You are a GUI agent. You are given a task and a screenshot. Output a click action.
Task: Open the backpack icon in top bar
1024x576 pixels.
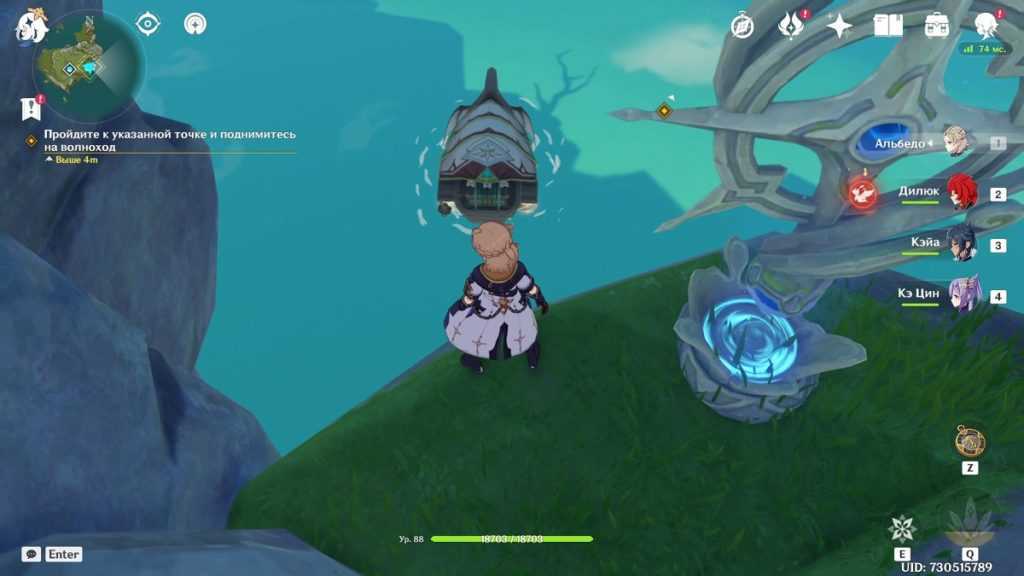pyautogui.click(x=937, y=26)
